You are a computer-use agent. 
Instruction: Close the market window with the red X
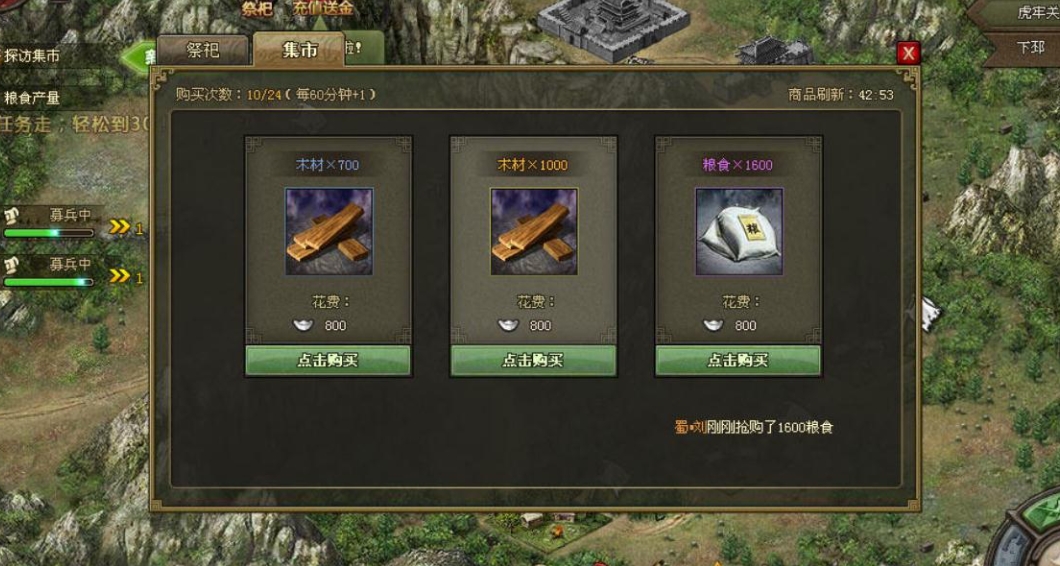[908, 53]
